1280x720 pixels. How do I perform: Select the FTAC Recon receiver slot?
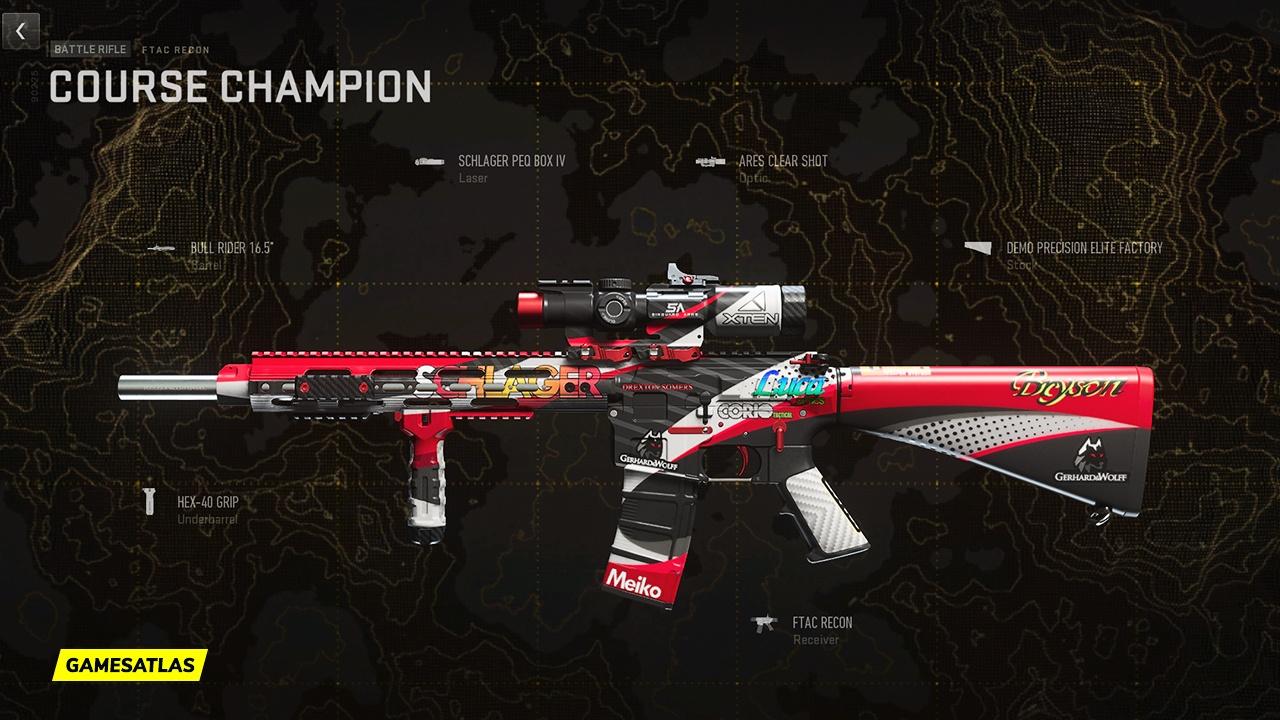[x=822, y=623]
